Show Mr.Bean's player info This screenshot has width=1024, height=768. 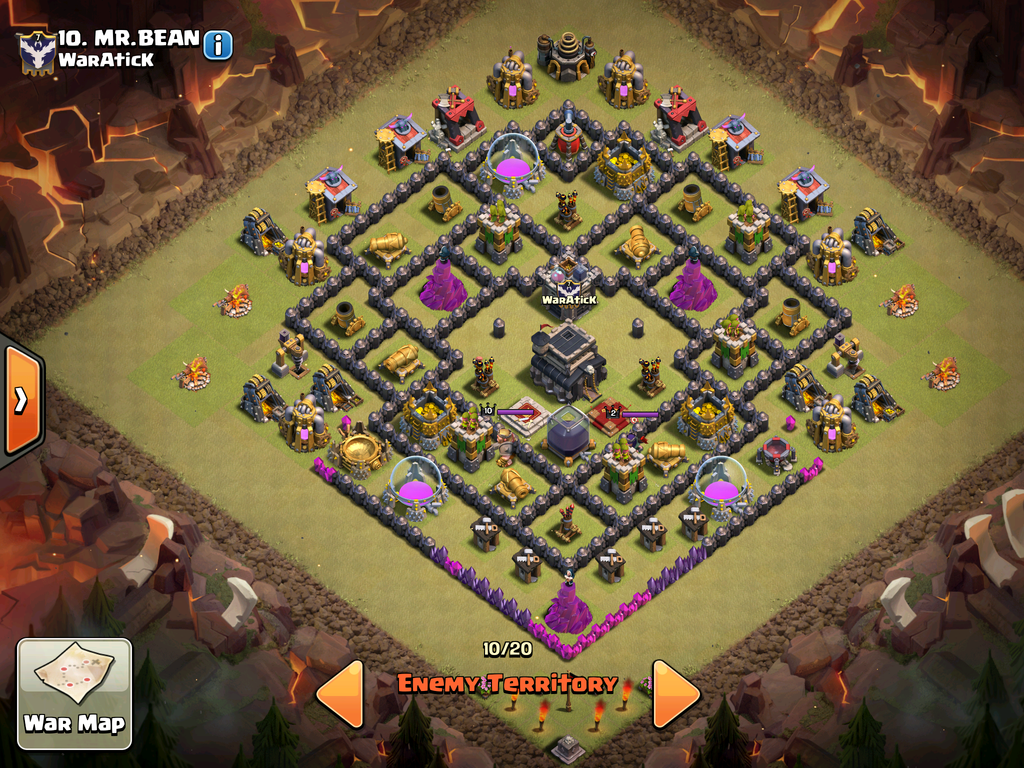[218, 45]
